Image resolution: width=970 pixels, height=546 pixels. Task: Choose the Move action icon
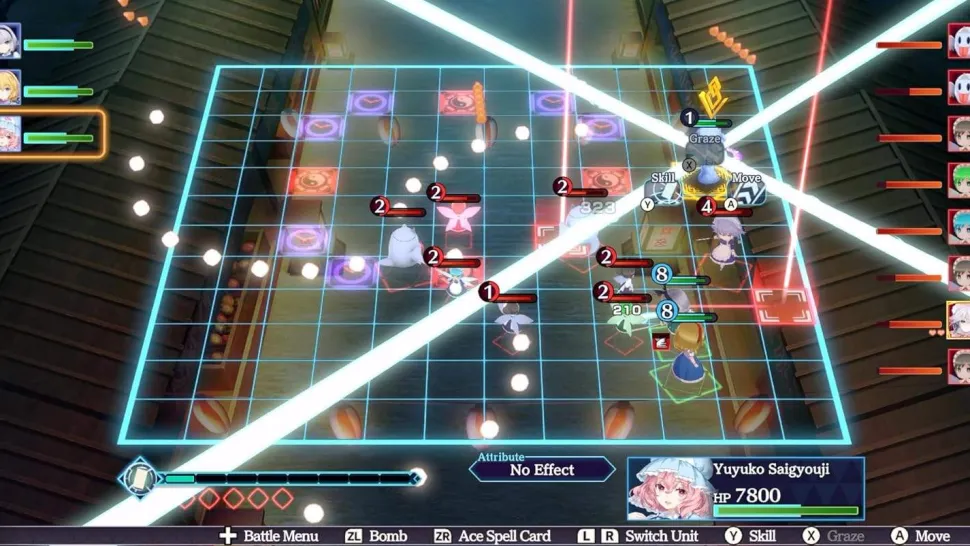746,190
